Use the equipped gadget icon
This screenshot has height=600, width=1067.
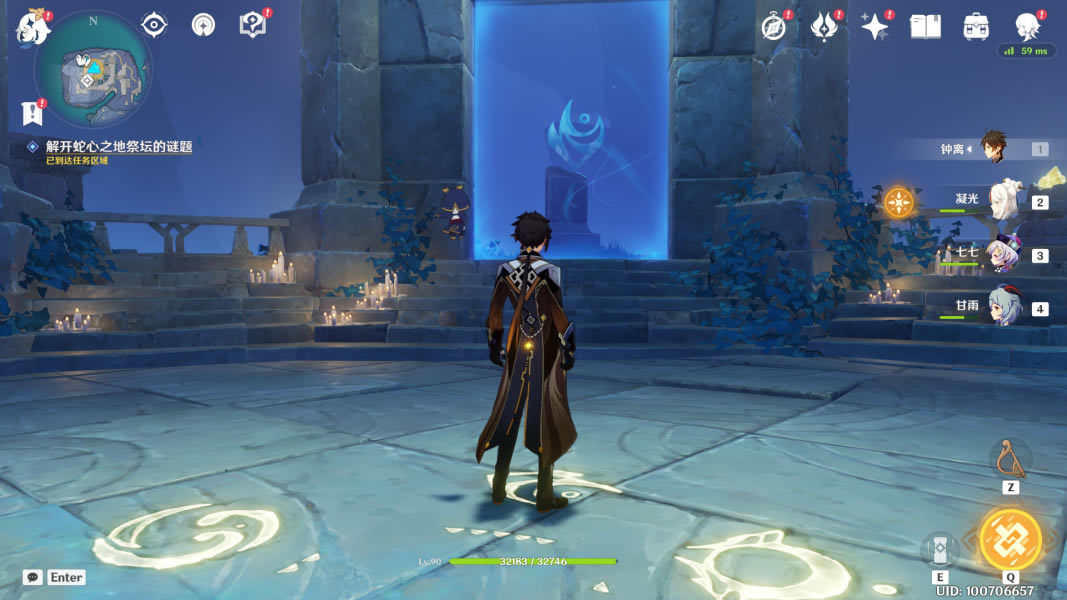click(1010, 458)
